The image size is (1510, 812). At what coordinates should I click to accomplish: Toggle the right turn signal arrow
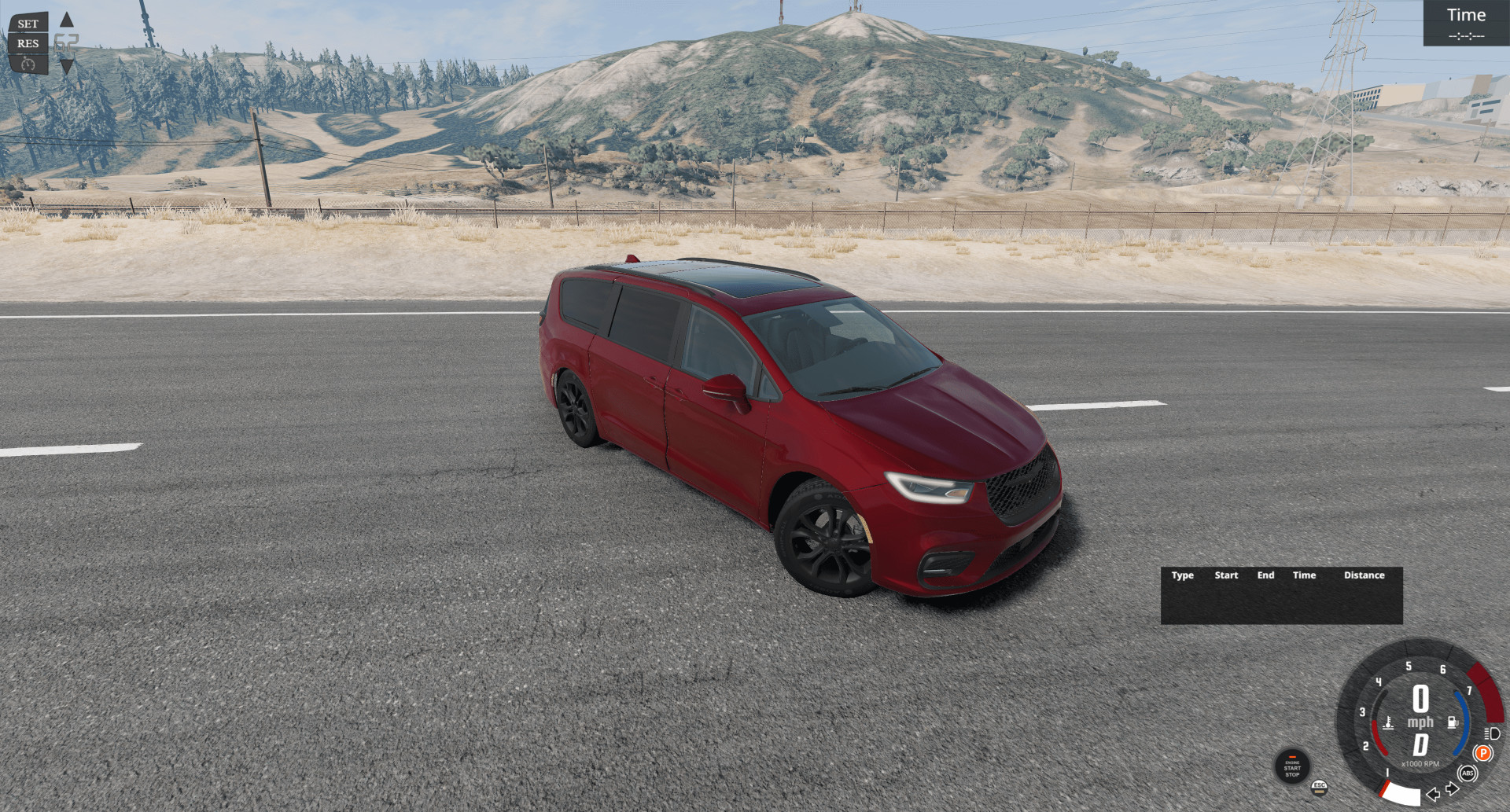tap(1453, 788)
